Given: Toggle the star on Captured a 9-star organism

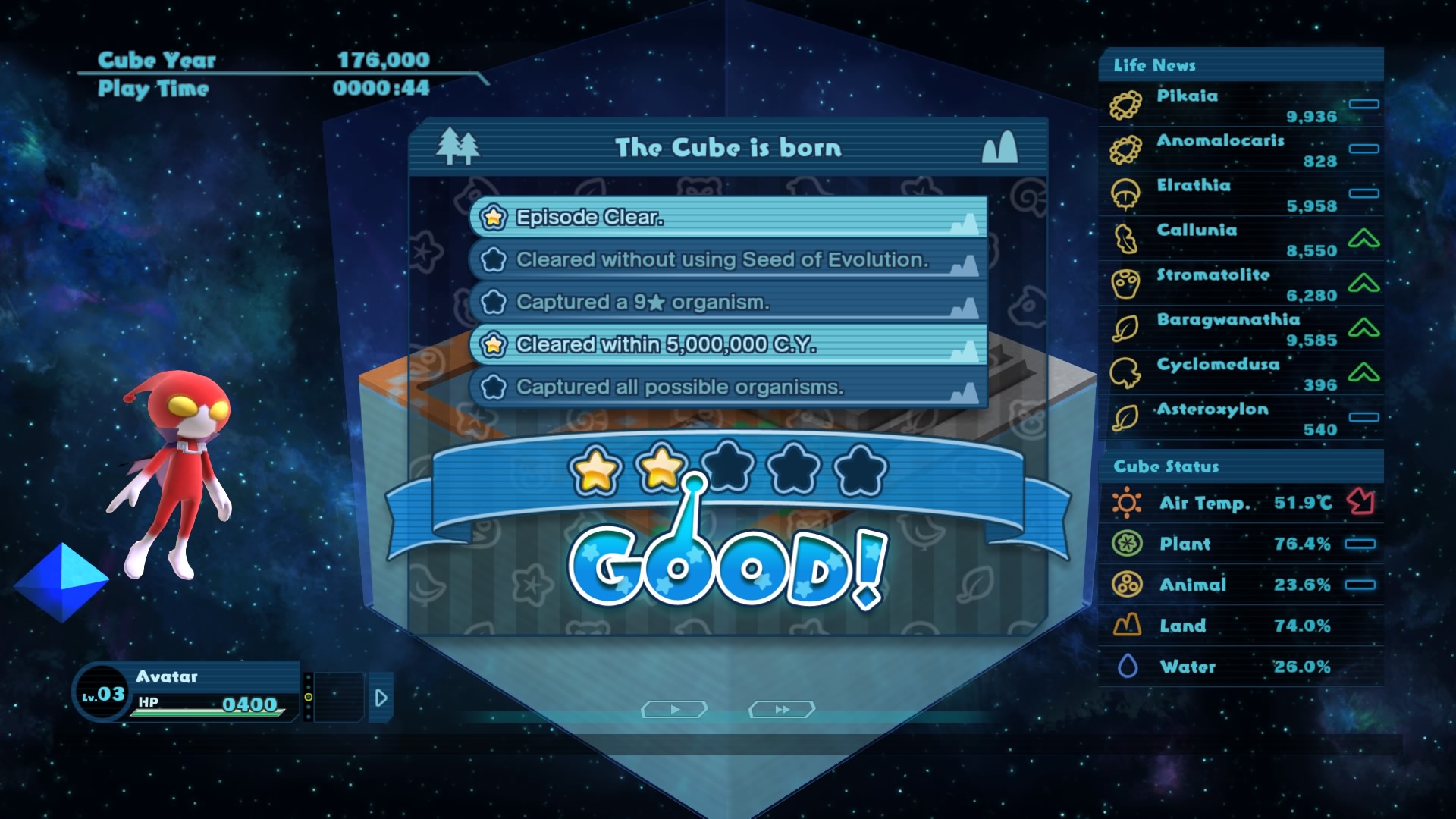Looking at the screenshot, I should [x=494, y=302].
